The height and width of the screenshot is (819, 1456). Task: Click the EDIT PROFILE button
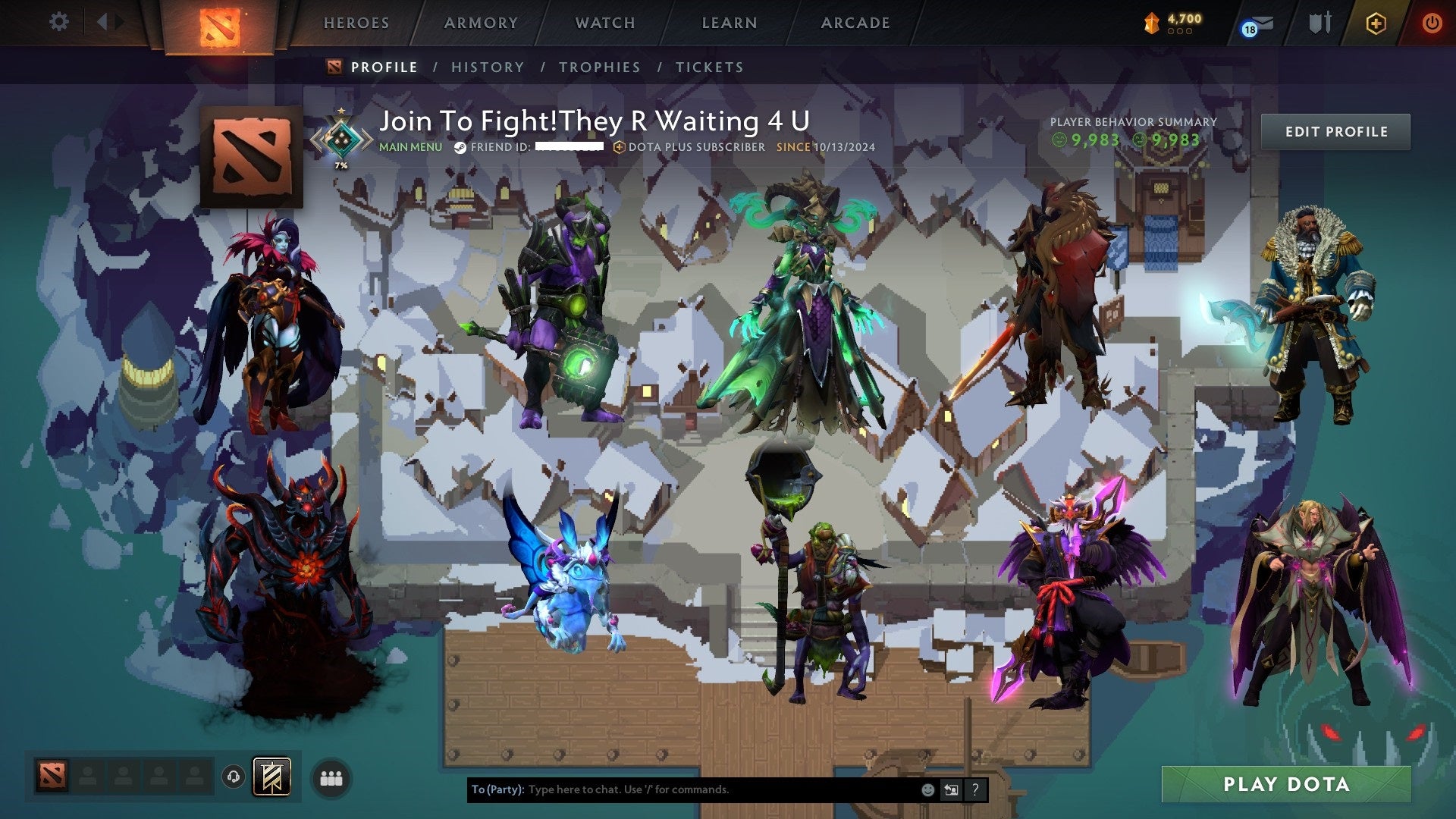(x=1335, y=130)
